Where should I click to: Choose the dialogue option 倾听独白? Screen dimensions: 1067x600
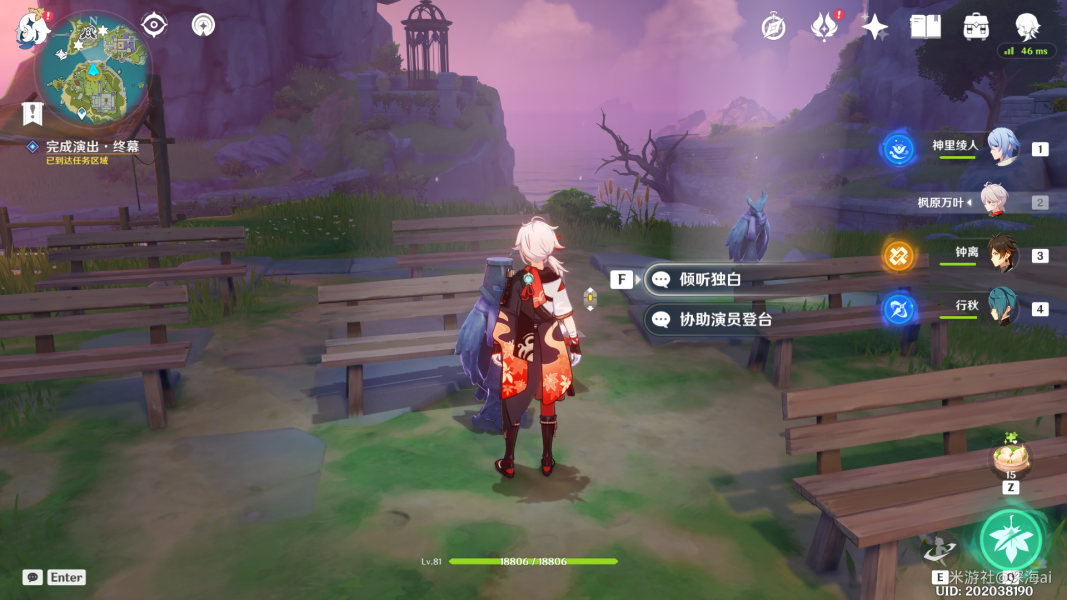click(710, 279)
